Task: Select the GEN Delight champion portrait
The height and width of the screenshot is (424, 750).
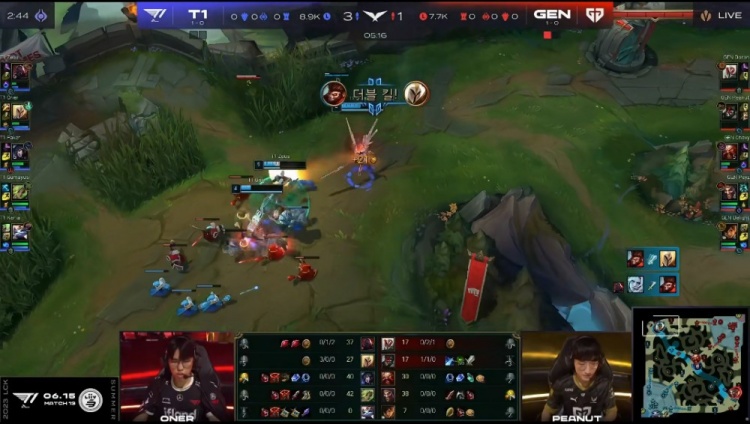Action: (730, 231)
